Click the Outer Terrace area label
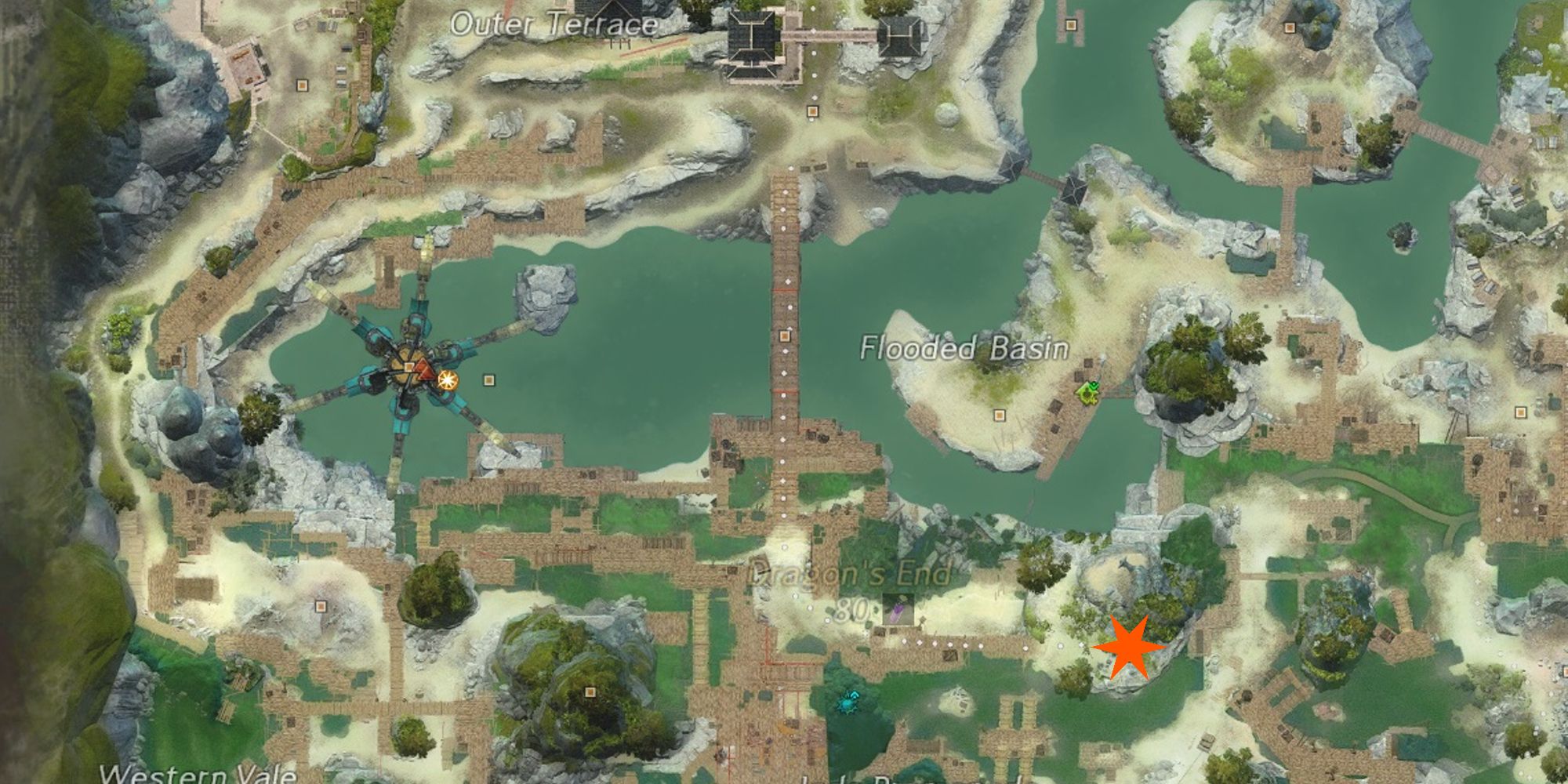The image size is (1568, 784). point(554,24)
